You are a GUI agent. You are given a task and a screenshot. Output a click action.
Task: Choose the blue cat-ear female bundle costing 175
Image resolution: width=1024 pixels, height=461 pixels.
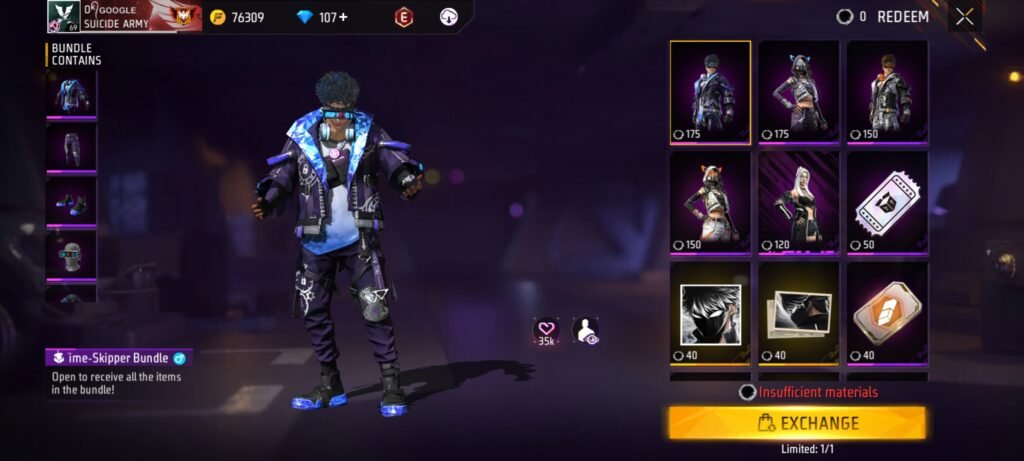click(x=798, y=92)
